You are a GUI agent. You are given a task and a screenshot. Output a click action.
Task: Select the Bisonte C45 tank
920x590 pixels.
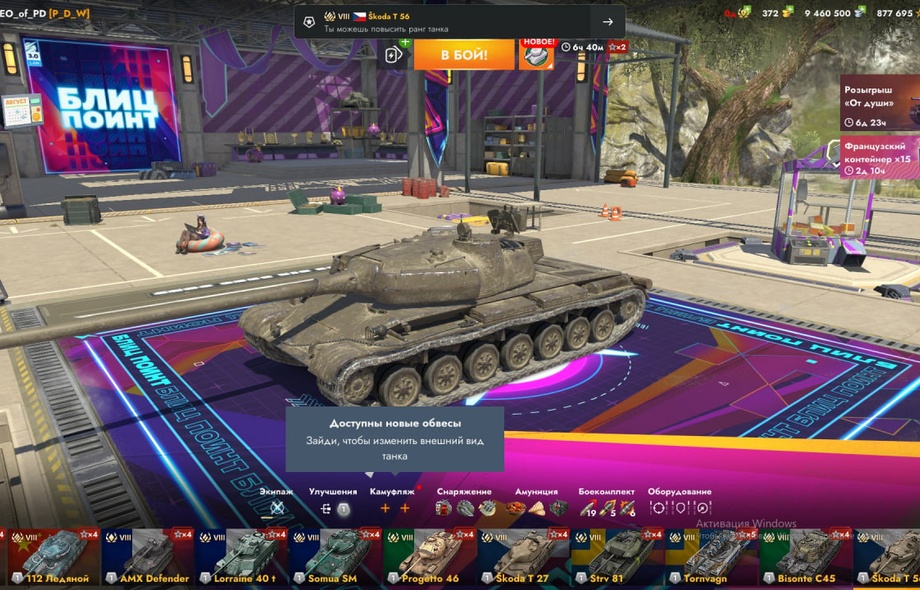[804, 557]
